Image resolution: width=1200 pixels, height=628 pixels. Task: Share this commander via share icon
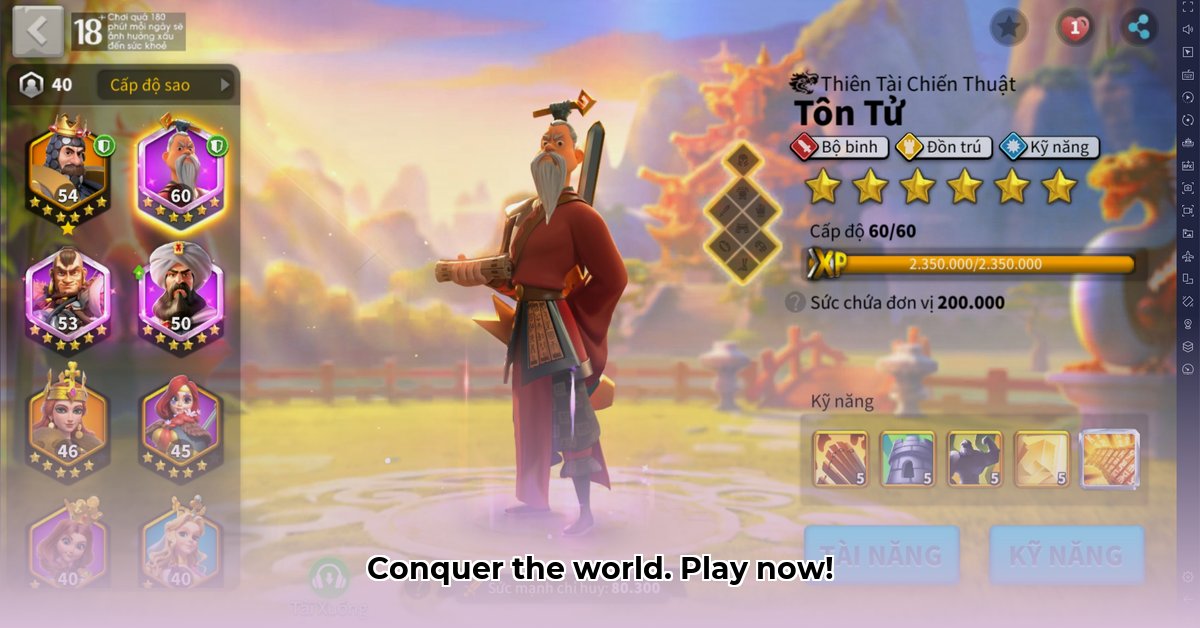[x=1138, y=28]
